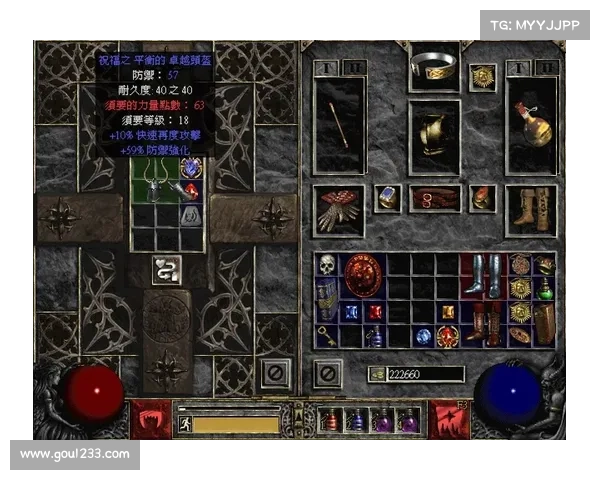Toggle the run/walk button
The width and height of the screenshot is (600, 480).
click(185, 423)
